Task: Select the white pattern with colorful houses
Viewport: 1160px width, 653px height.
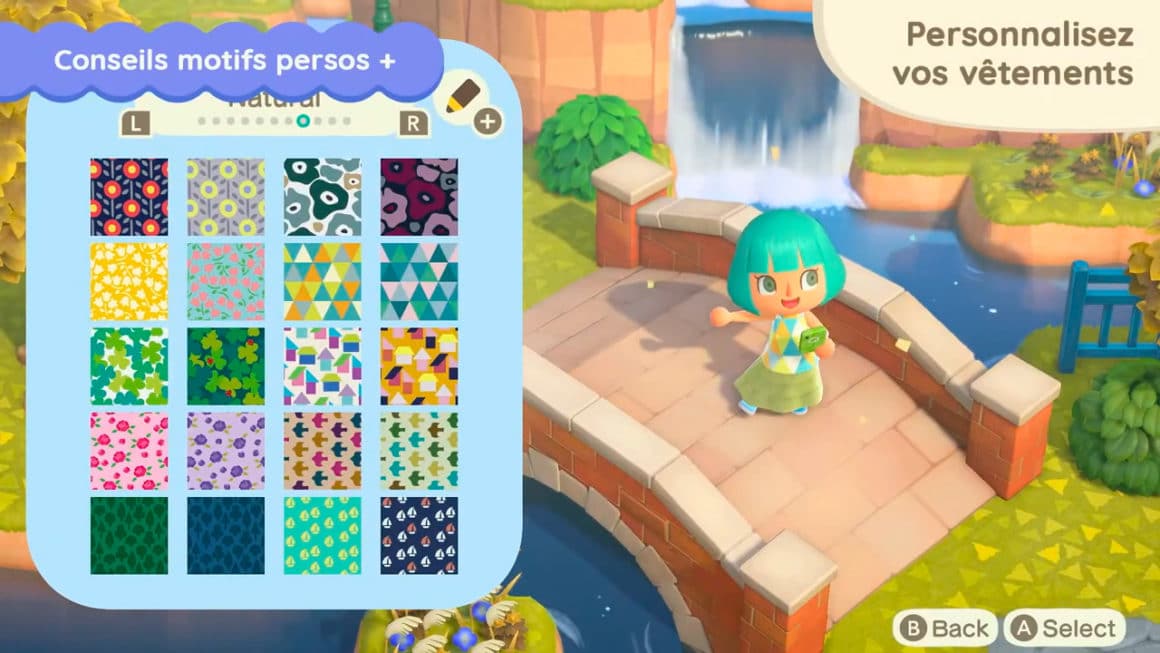Action: point(322,366)
